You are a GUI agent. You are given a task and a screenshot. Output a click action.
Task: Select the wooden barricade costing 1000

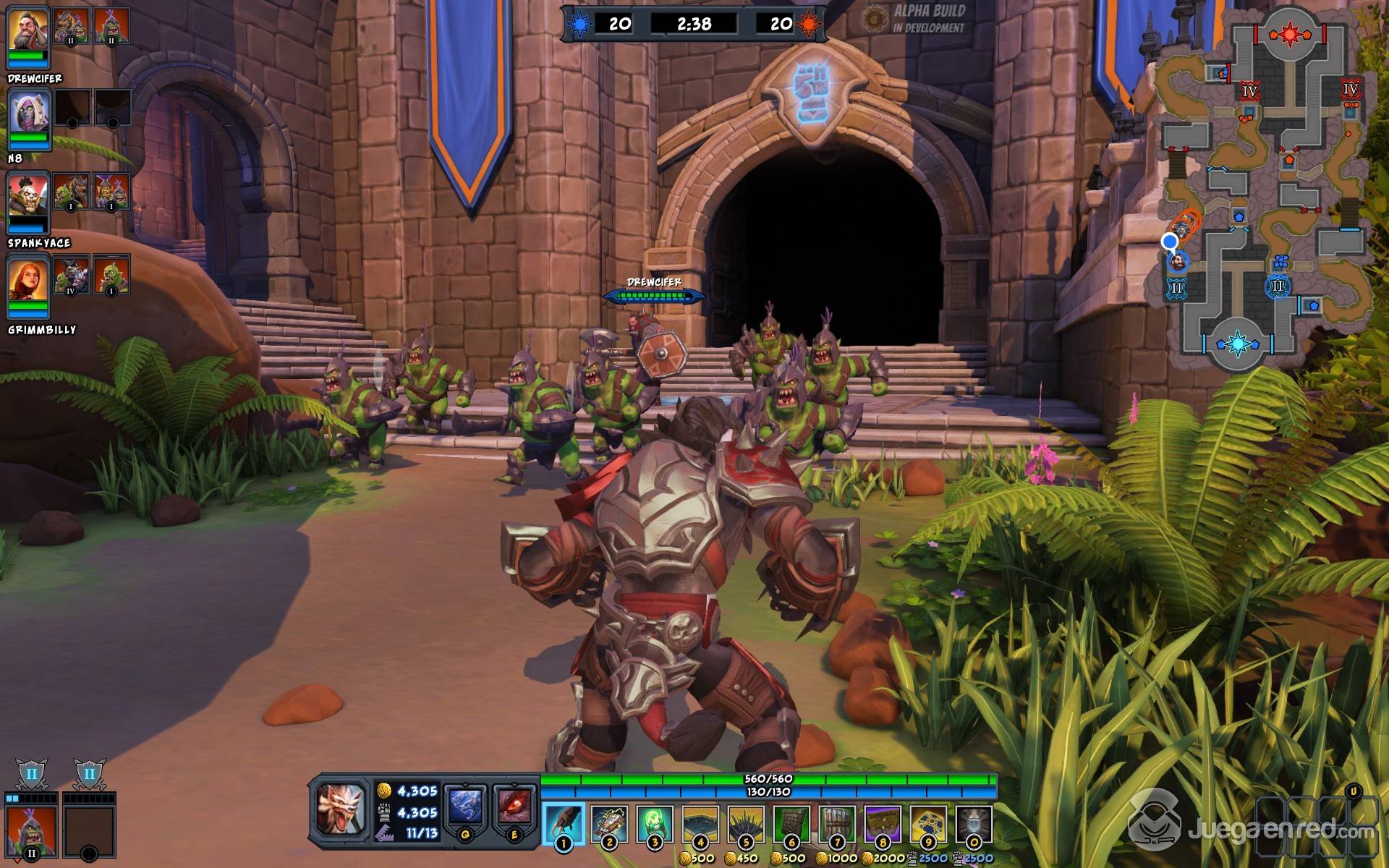(x=837, y=824)
